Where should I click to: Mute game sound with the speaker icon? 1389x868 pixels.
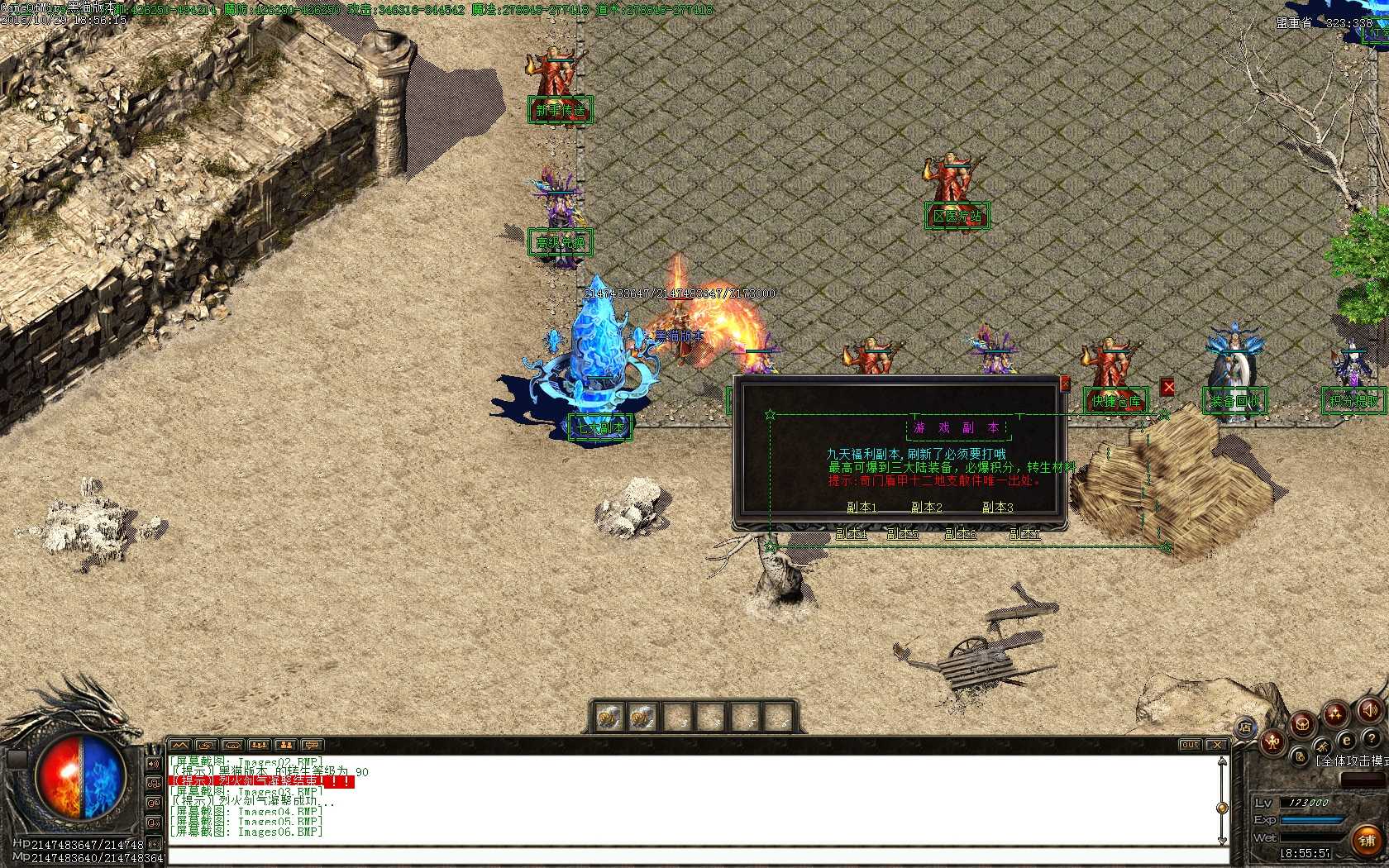click(x=1372, y=709)
